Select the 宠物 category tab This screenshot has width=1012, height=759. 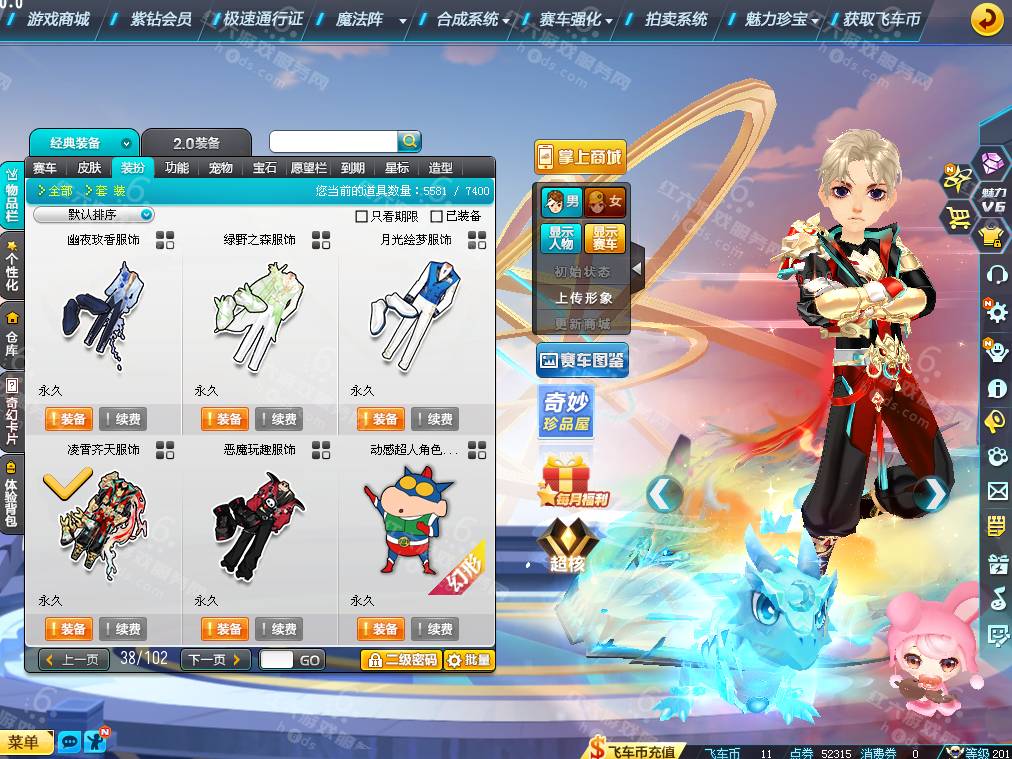click(220, 168)
